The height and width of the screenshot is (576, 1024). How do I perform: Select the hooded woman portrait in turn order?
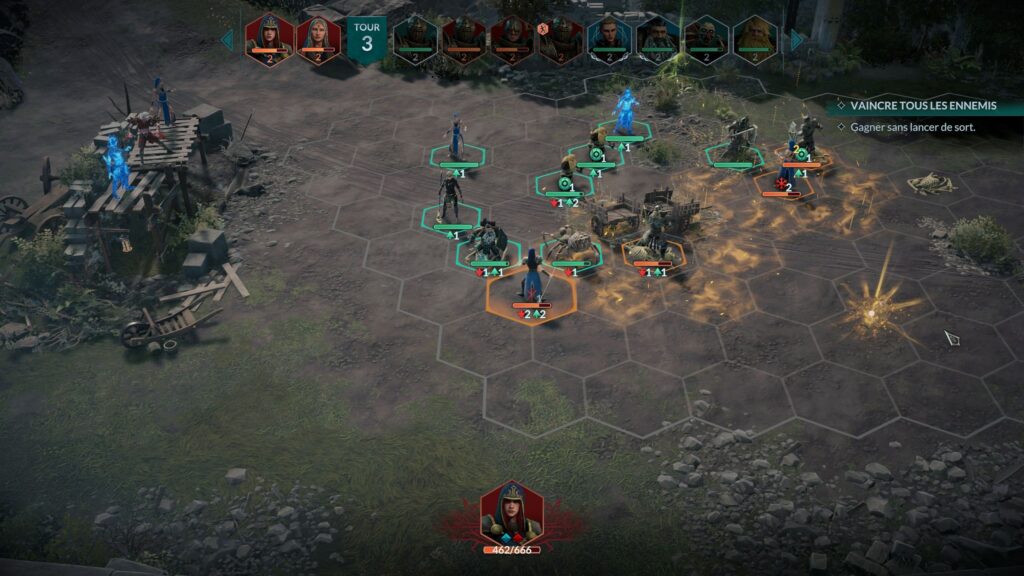coord(269,37)
